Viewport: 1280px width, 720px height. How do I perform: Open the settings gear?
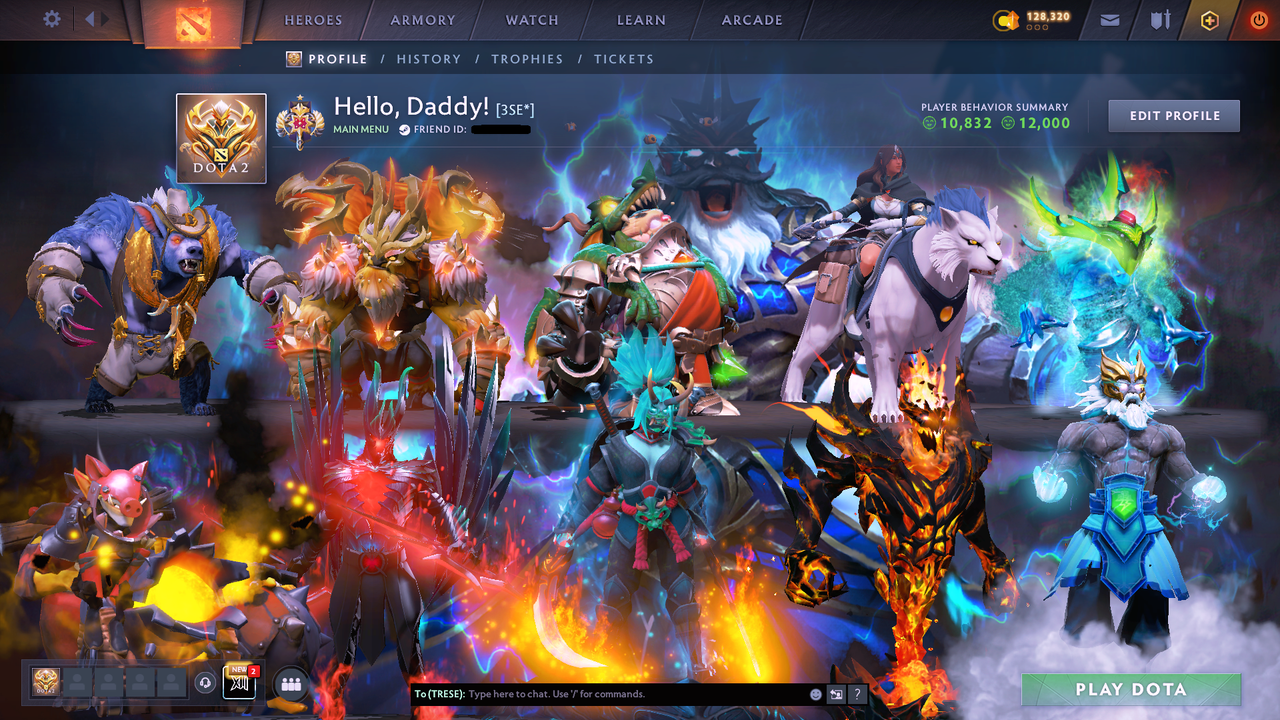(51, 18)
